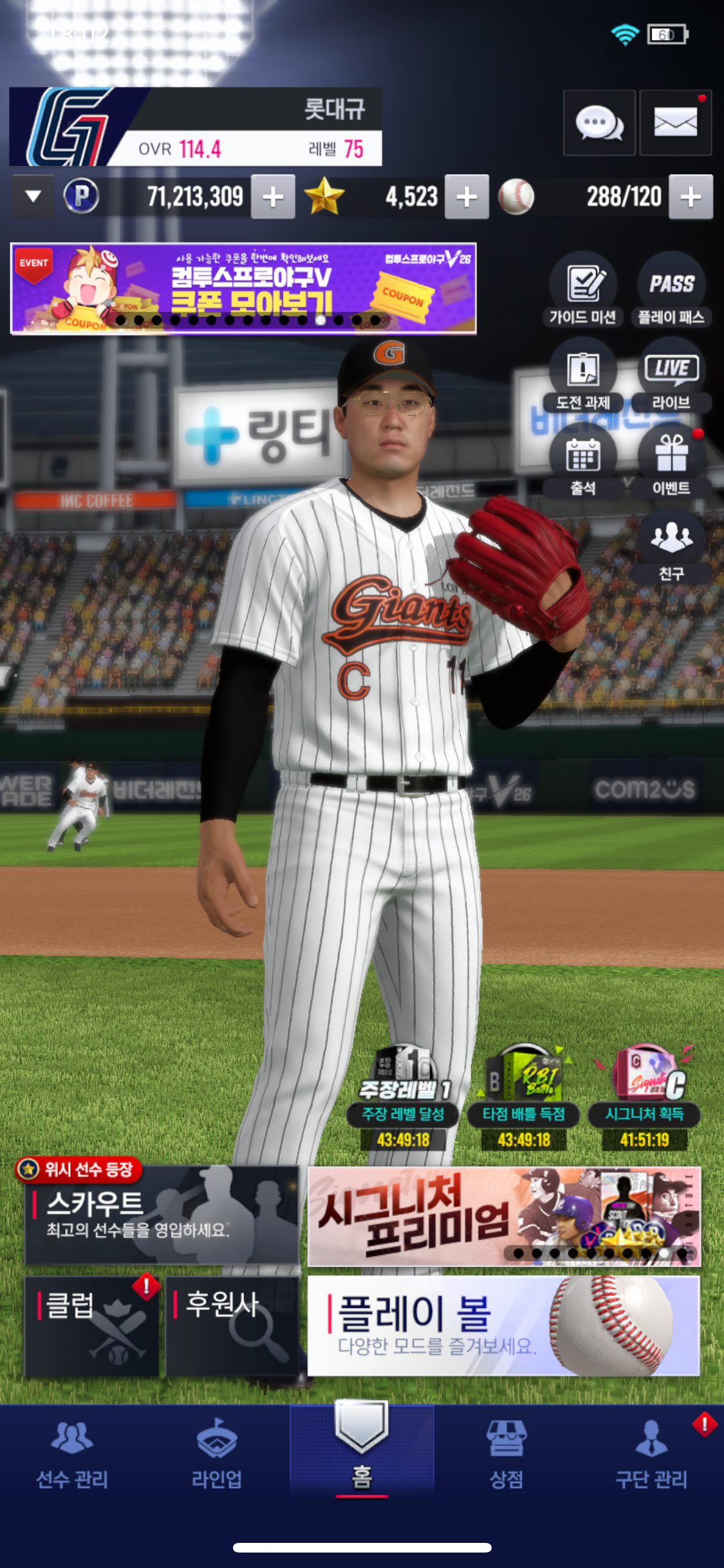The height and width of the screenshot is (1568, 724).
Task: Expand the currency dropdown arrow
Action: (33, 196)
